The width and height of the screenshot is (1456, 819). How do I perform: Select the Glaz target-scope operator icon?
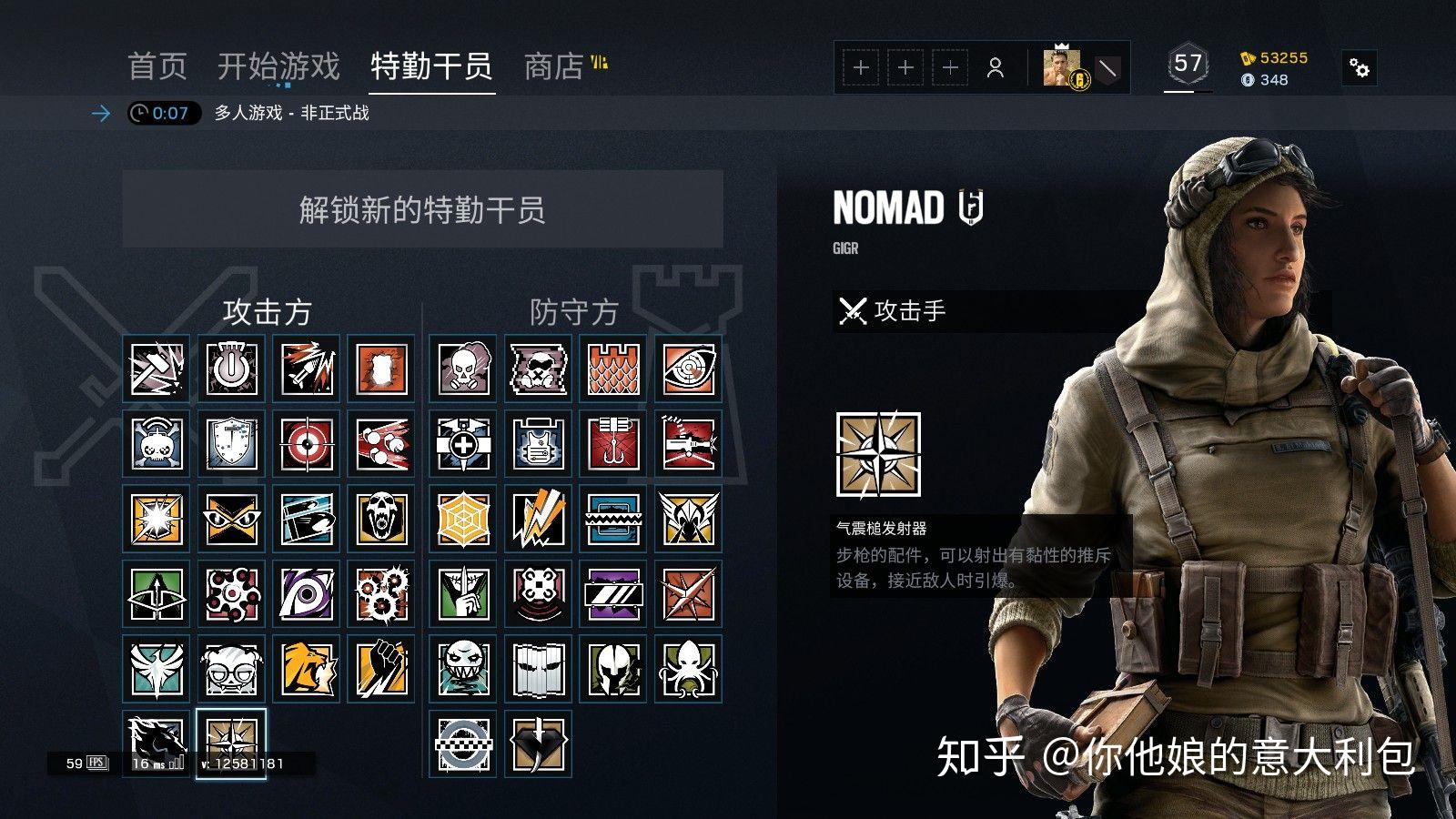tap(306, 444)
